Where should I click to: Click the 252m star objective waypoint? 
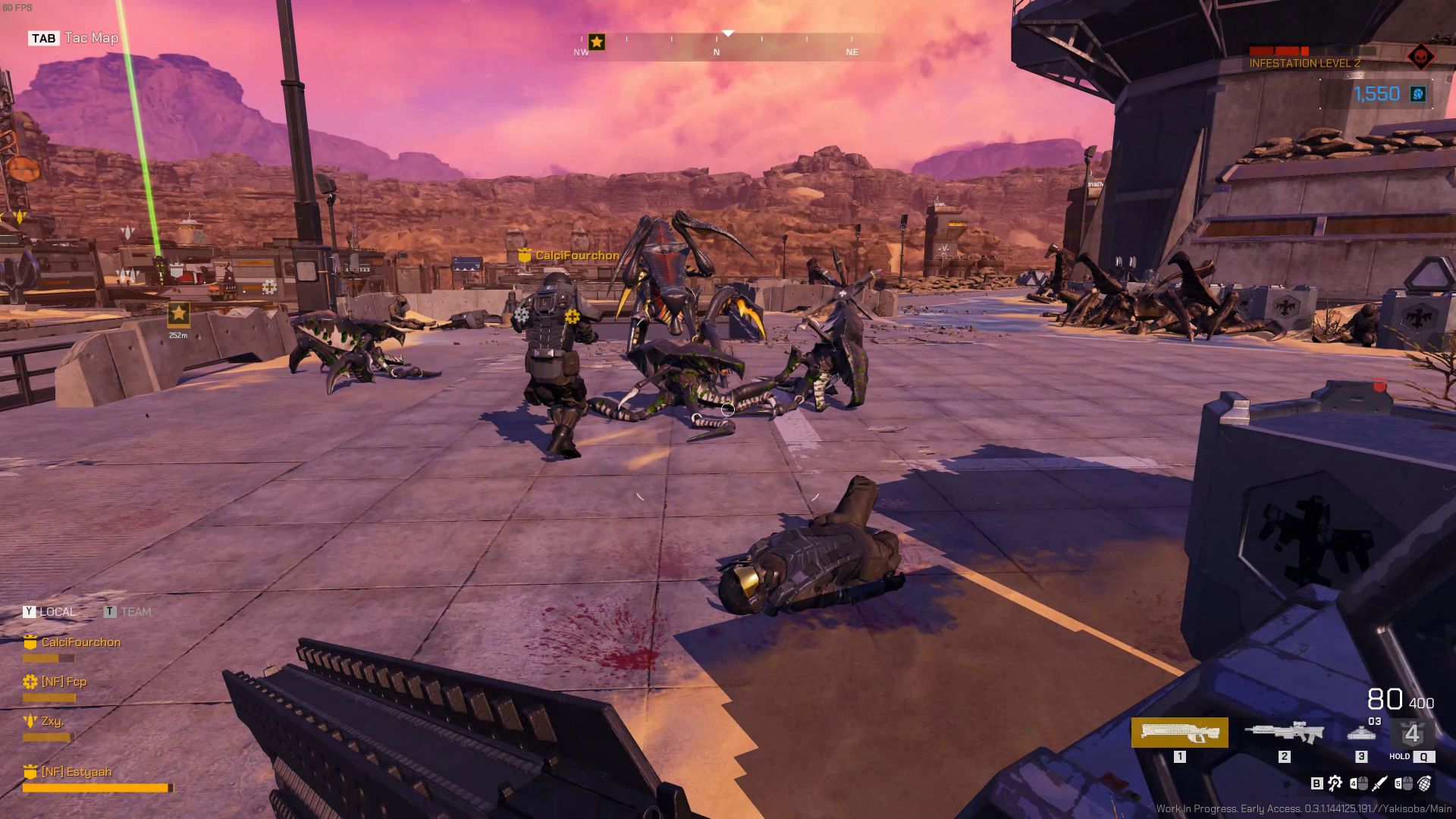click(x=178, y=313)
